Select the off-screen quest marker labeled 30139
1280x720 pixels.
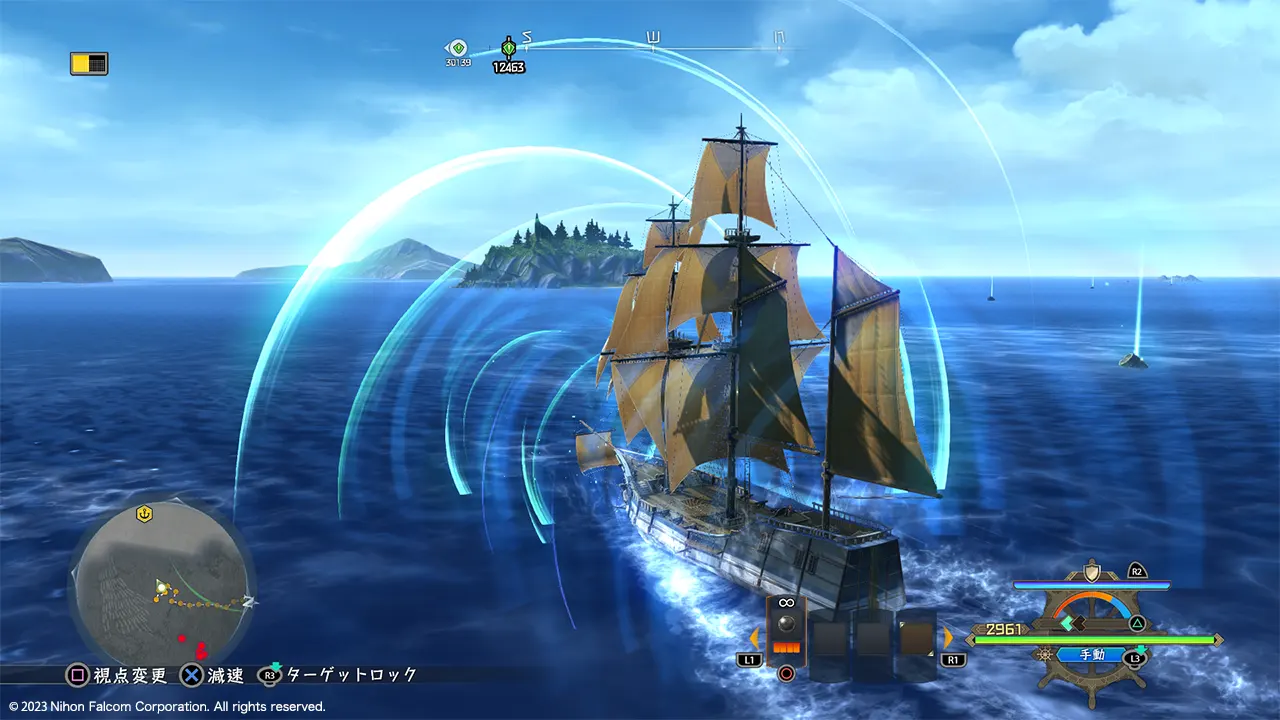[x=458, y=48]
